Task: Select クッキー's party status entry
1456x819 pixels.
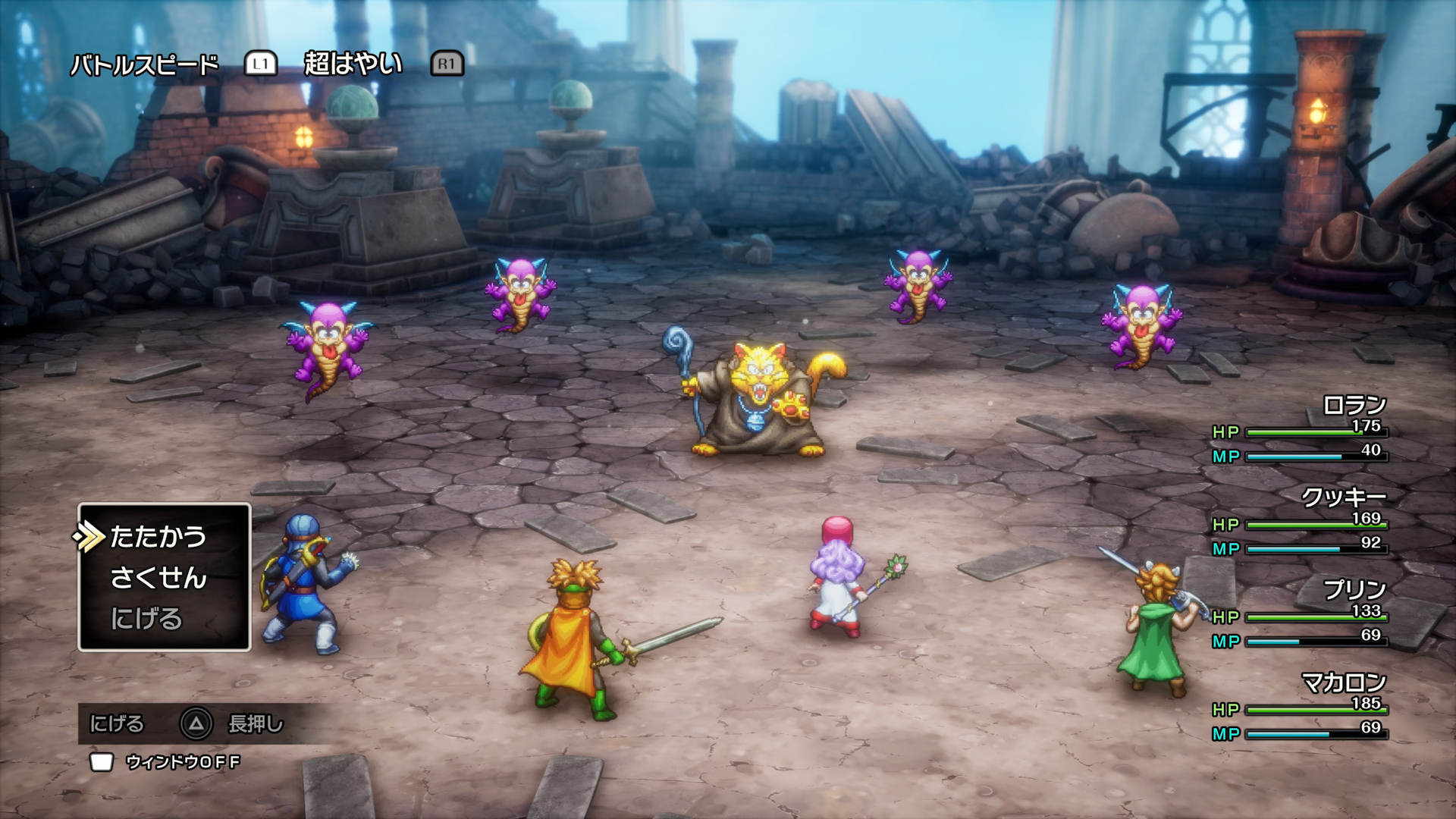Action: (1300, 522)
